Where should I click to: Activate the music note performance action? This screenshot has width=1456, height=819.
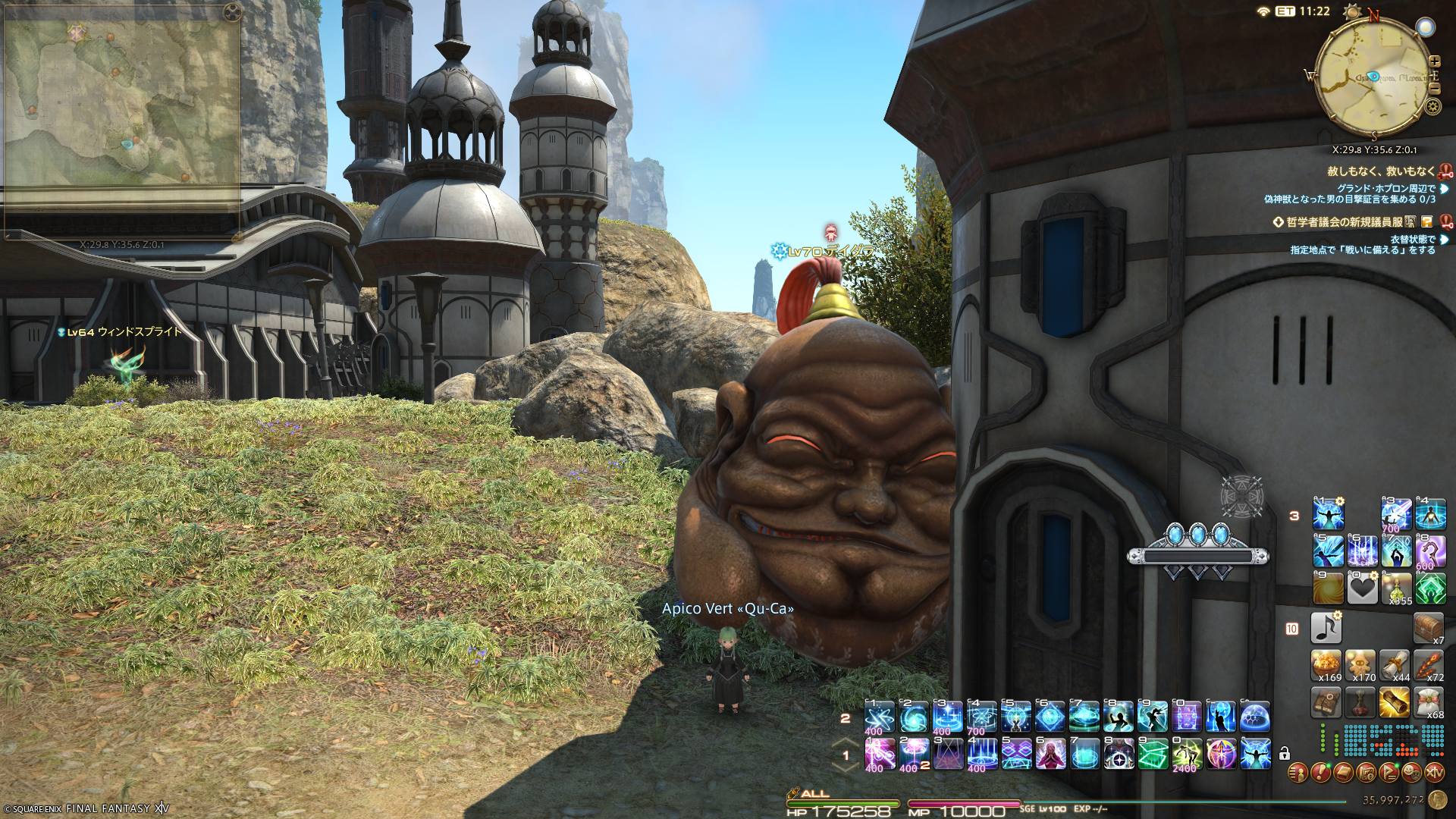point(1326,628)
